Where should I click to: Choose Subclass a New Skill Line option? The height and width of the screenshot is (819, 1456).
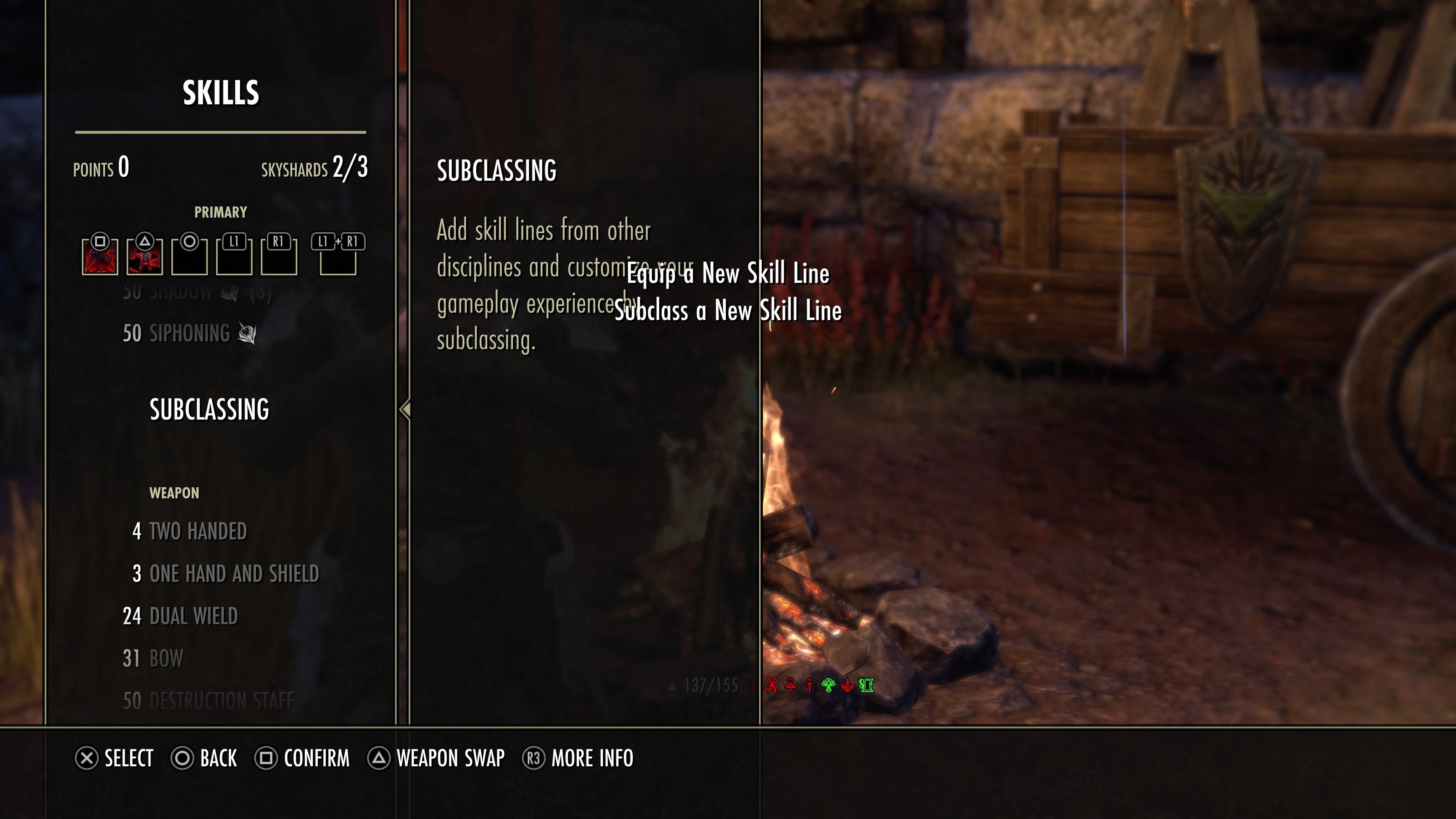click(728, 311)
